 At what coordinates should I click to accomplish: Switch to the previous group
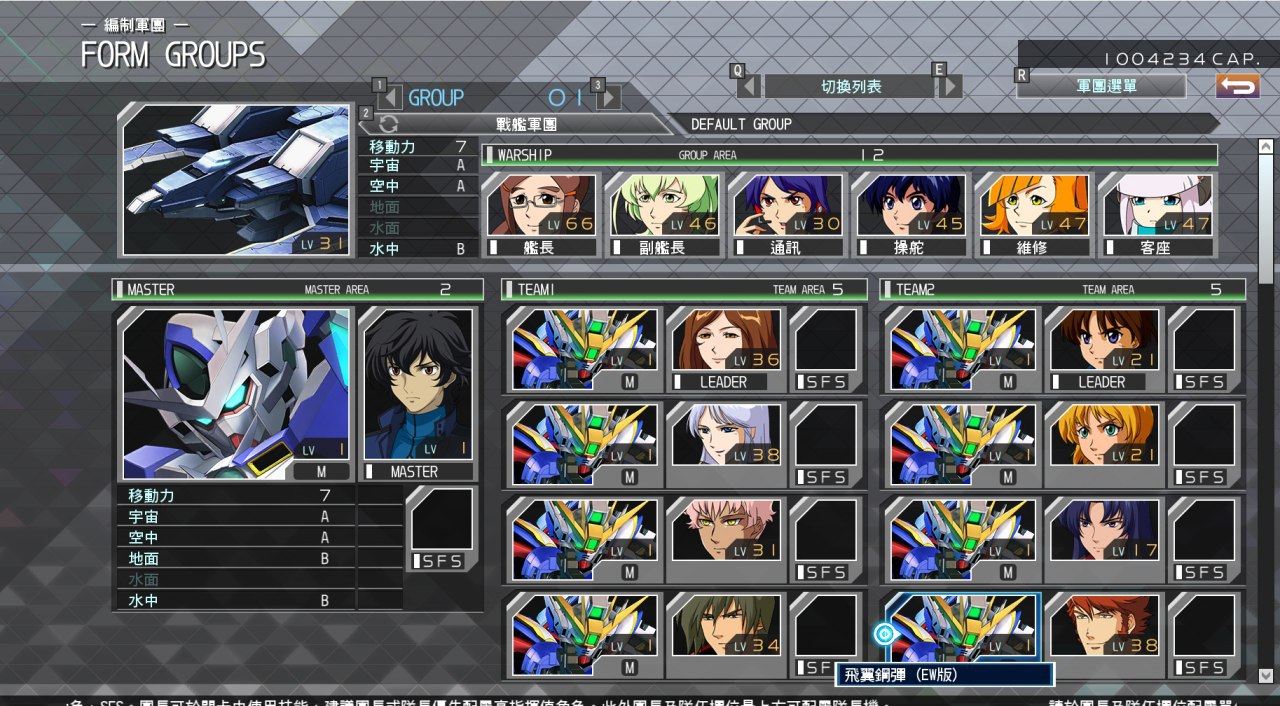391,97
